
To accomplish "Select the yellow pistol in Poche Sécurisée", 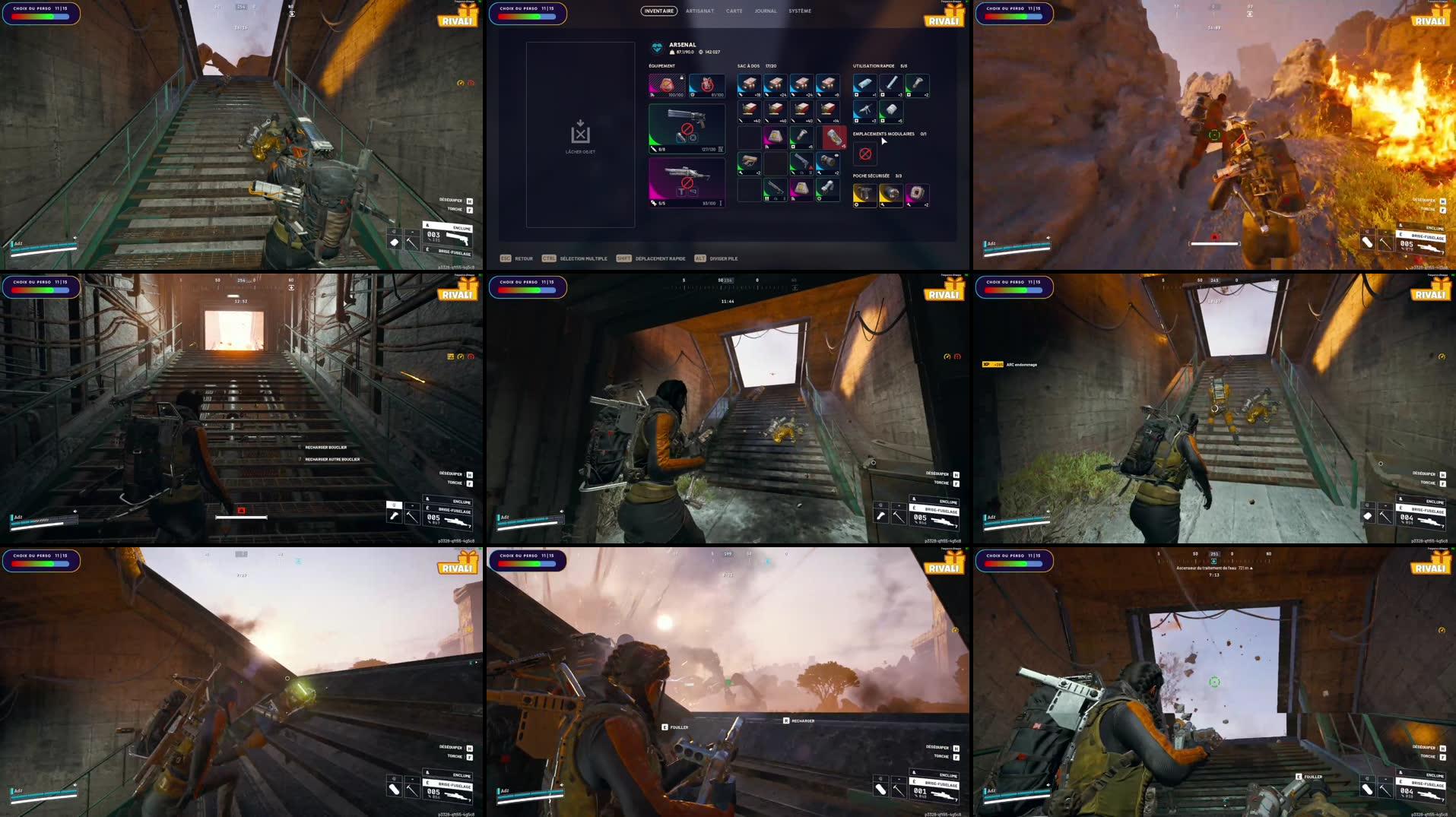I will (865, 194).
